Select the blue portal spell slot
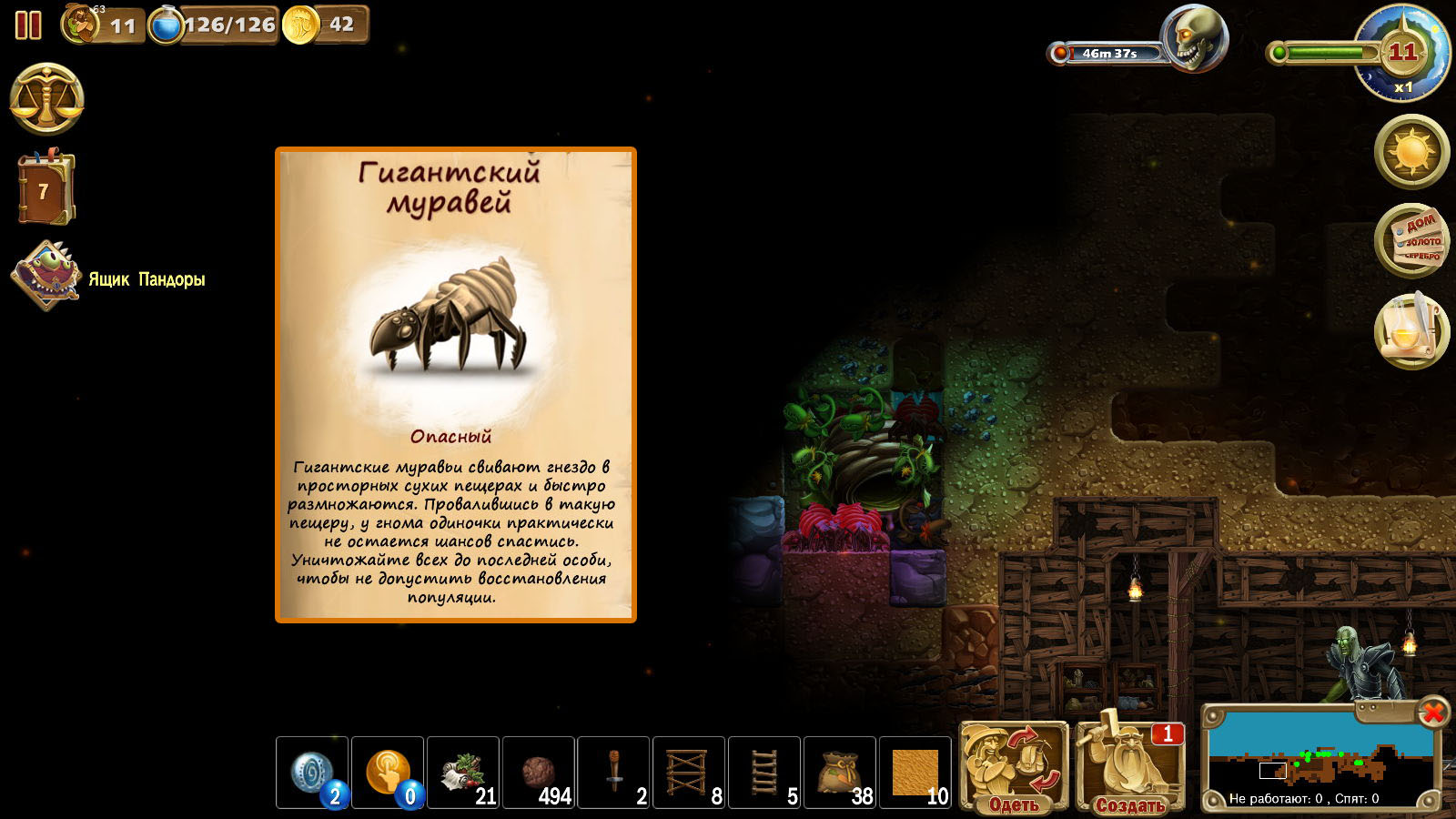This screenshot has width=1456, height=819. 312,773
